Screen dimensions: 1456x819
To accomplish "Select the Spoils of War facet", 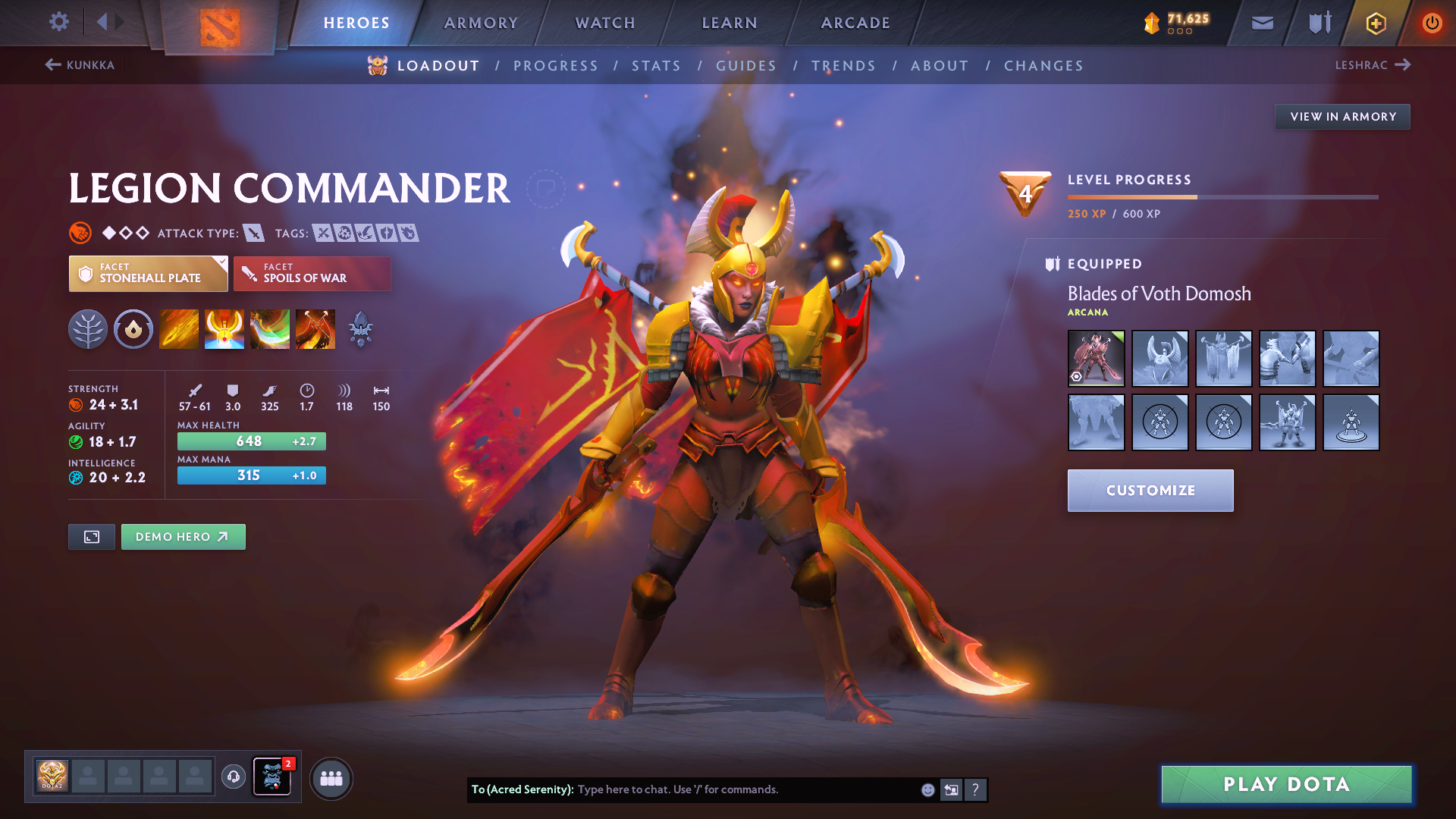I will (x=312, y=274).
